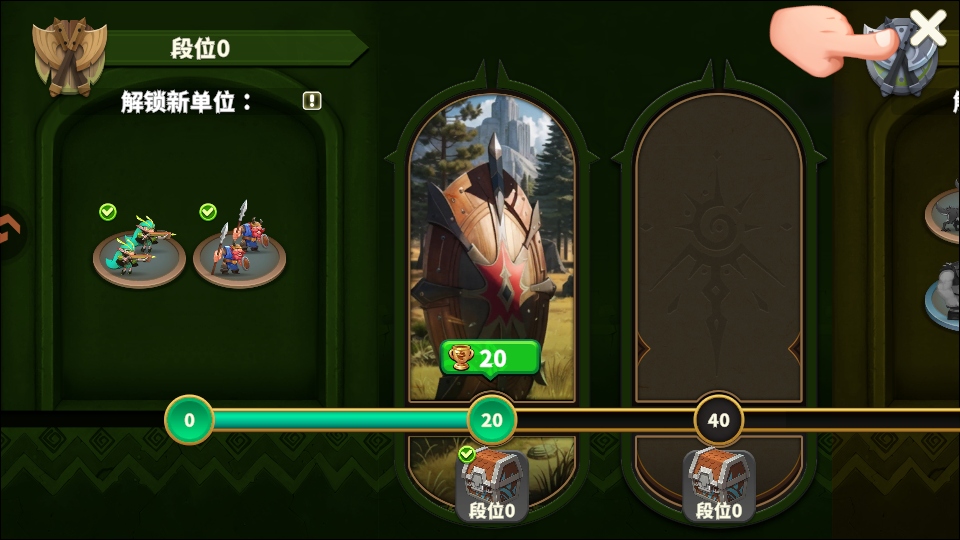Image resolution: width=960 pixels, height=540 pixels.
Task: Select the spearman shield unit
Action: [x=239, y=250]
